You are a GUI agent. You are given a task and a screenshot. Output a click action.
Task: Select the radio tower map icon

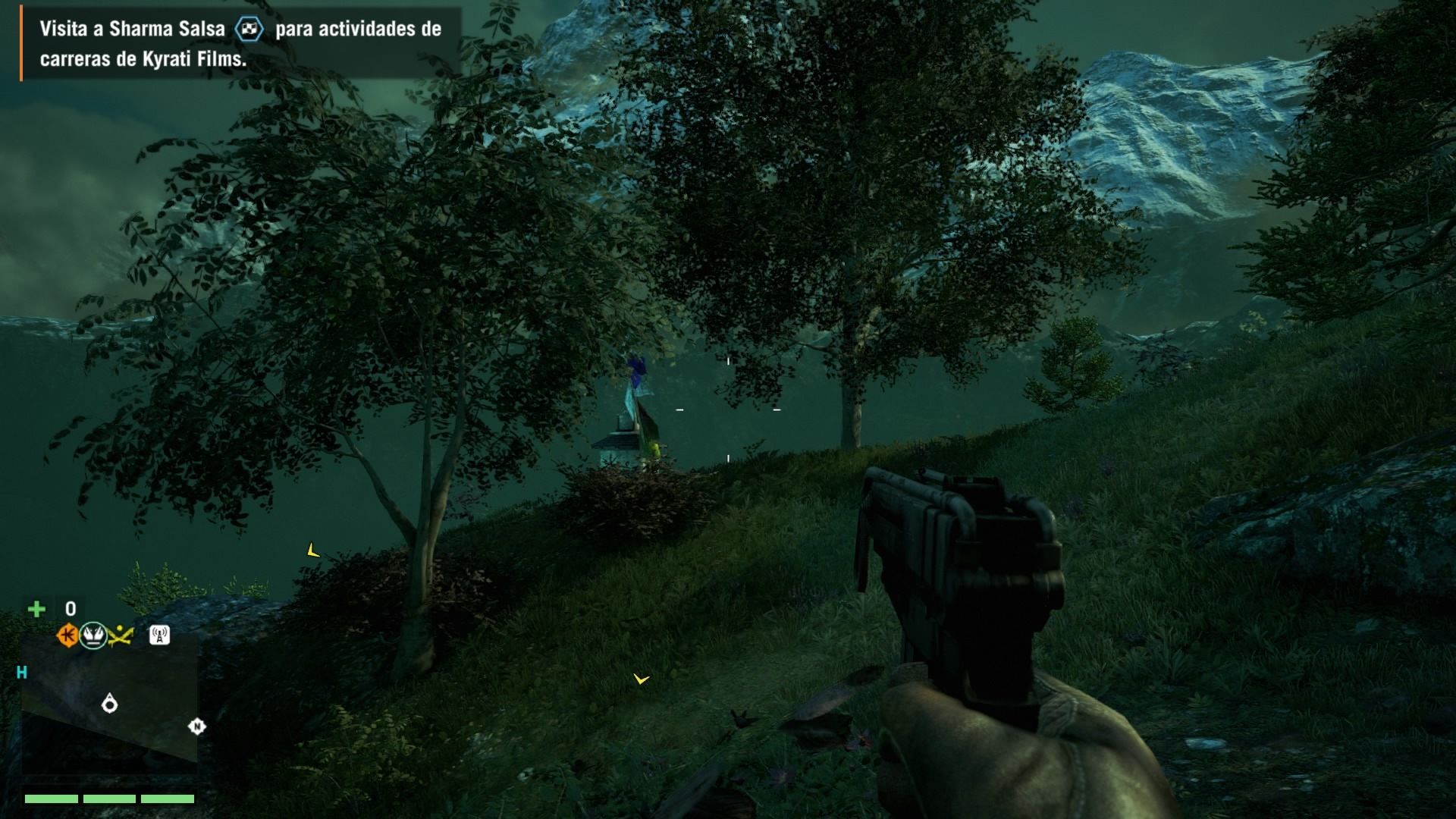tap(159, 635)
